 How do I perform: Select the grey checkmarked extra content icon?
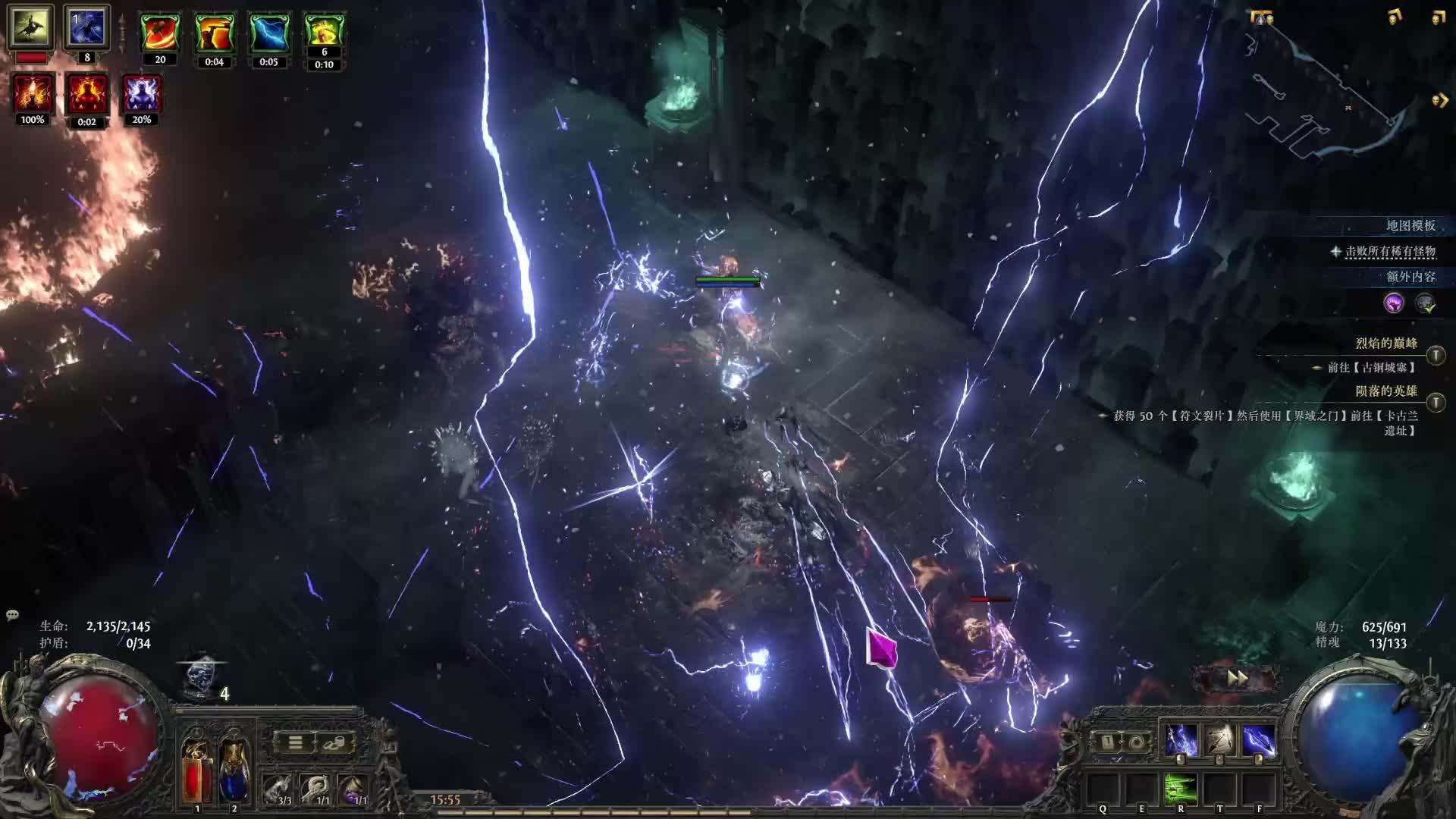pos(1426,303)
